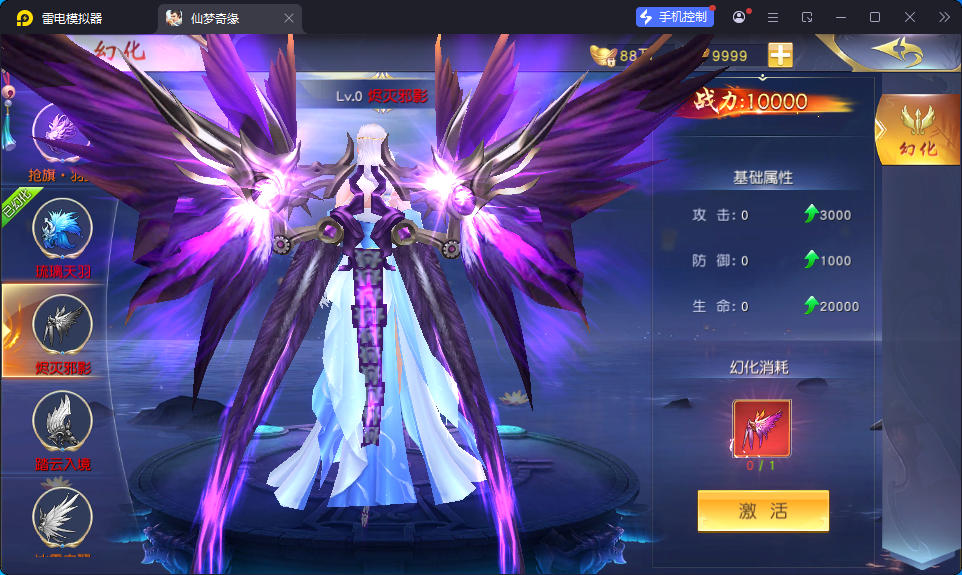Select the bottom white wings entry

[62, 517]
